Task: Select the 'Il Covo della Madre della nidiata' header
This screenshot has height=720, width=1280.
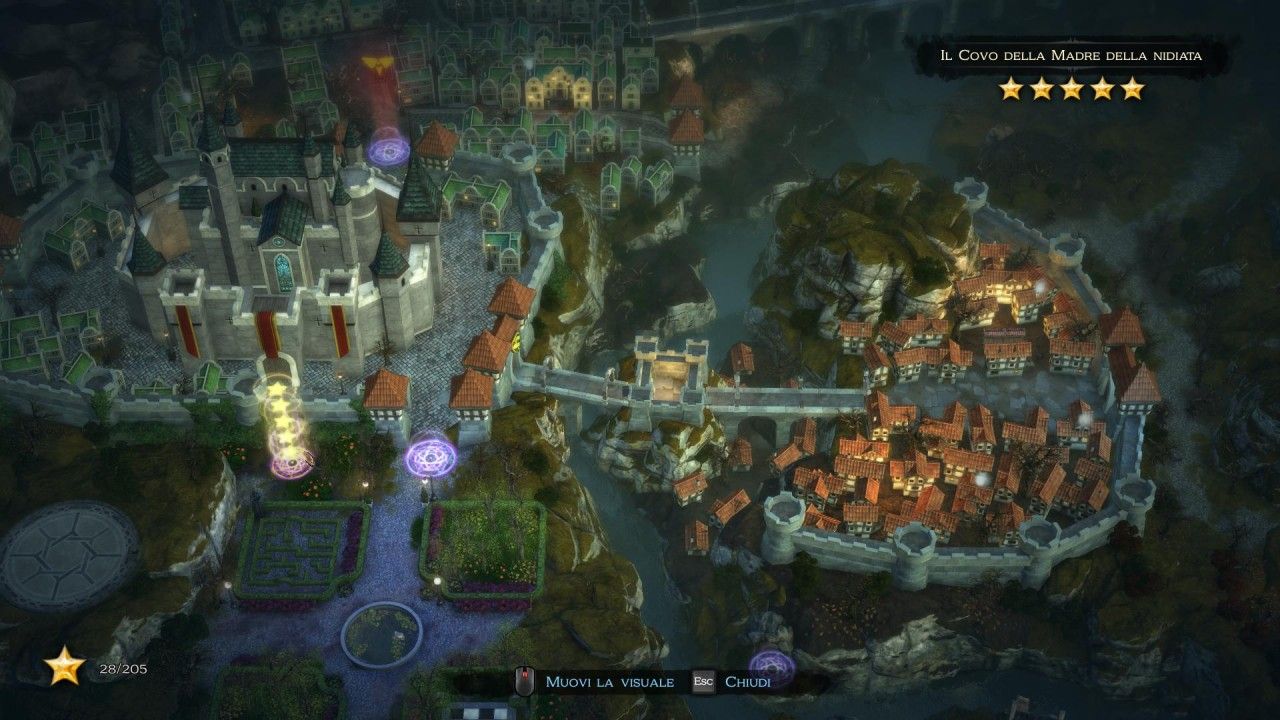Action: [x=1072, y=57]
